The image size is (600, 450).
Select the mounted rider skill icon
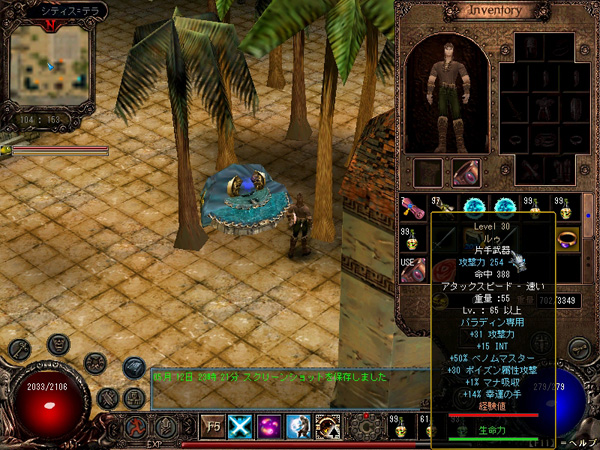(327, 425)
